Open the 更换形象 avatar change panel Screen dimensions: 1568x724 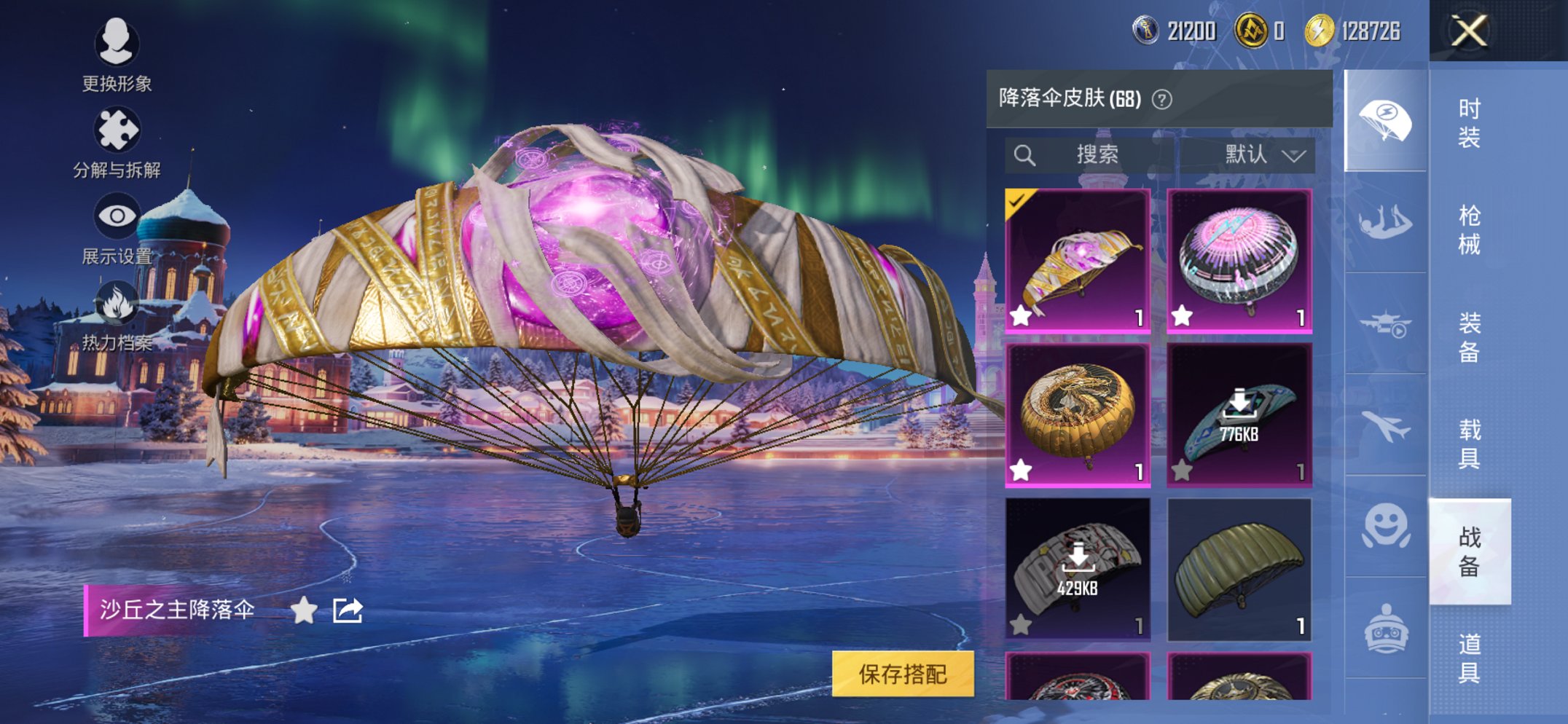point(117,45)
